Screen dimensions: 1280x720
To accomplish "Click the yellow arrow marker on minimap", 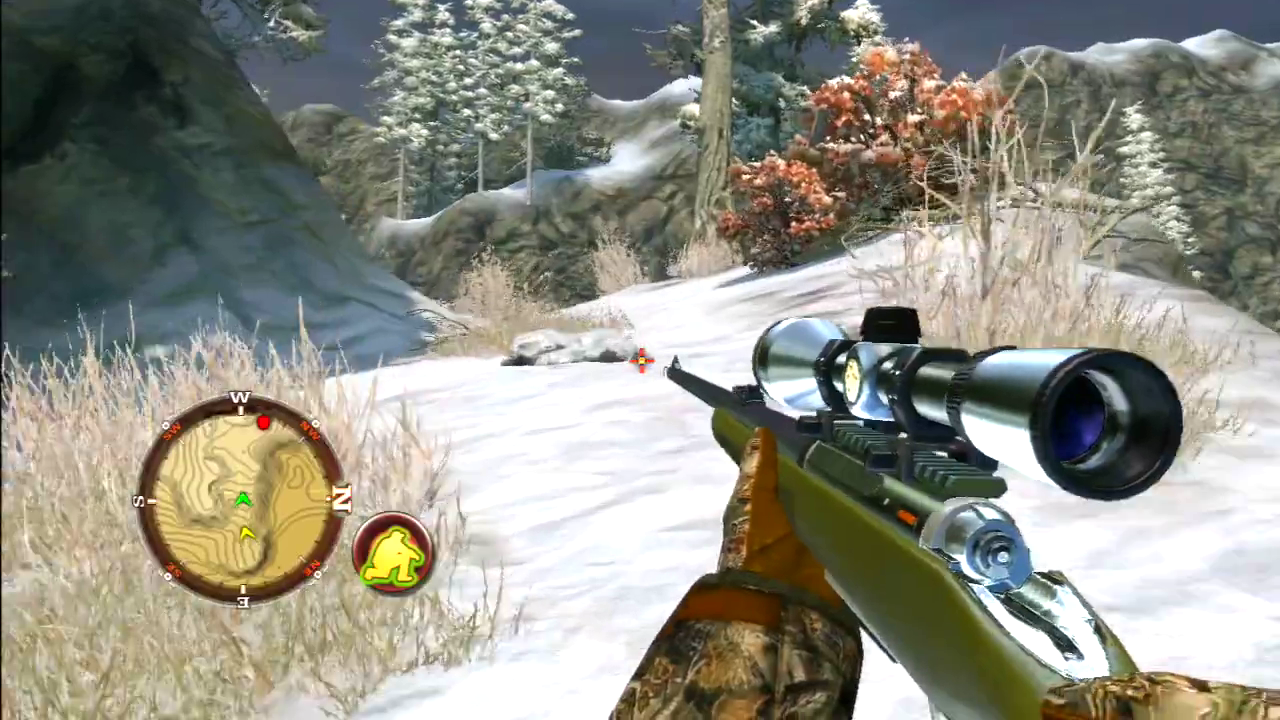I will (247, 533).
